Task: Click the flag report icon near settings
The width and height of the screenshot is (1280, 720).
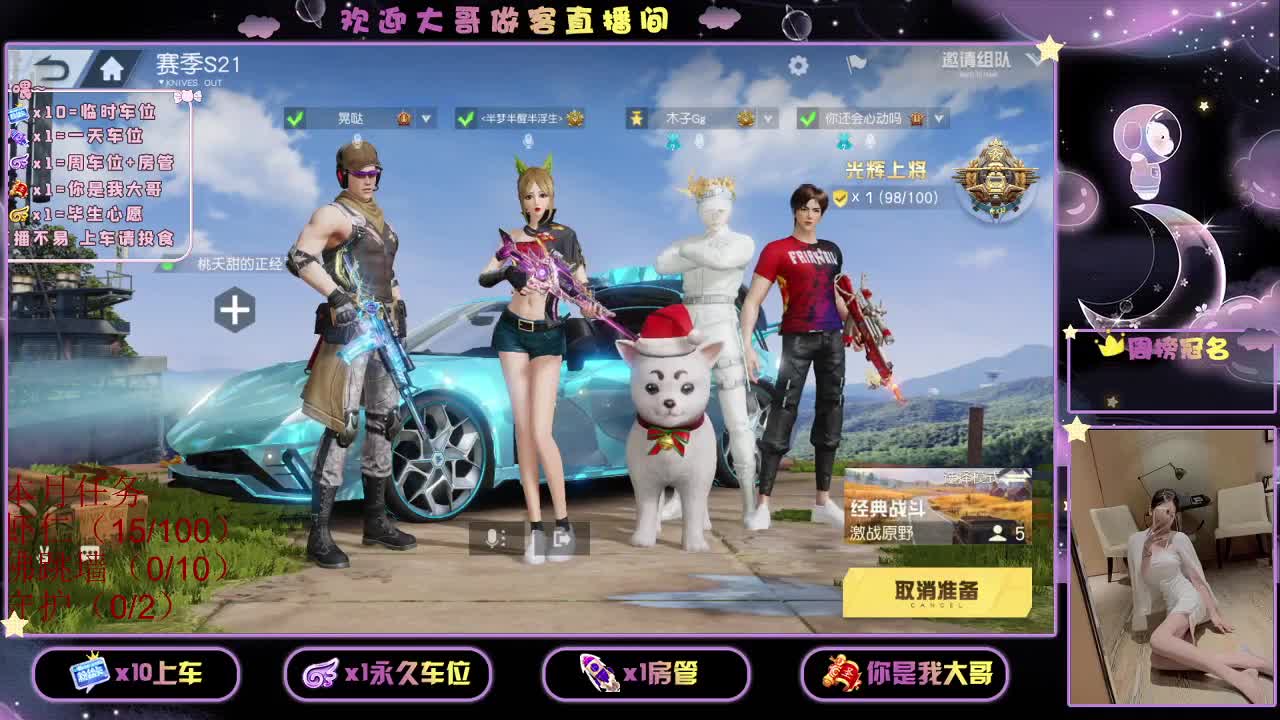Action: click(x=856, y=62)
